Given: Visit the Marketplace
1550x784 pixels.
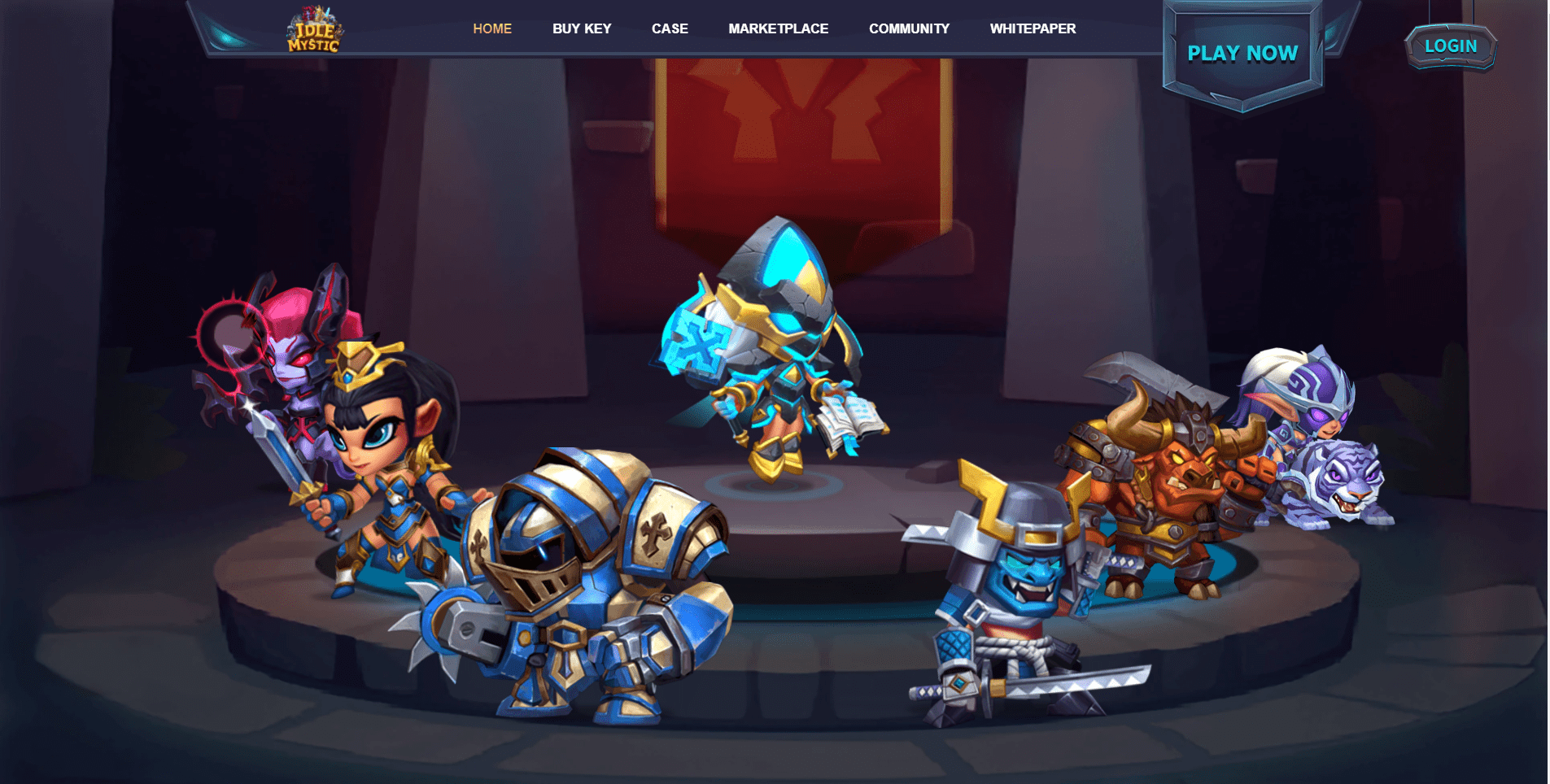Looking at the screenshot, I should (778, 28).
